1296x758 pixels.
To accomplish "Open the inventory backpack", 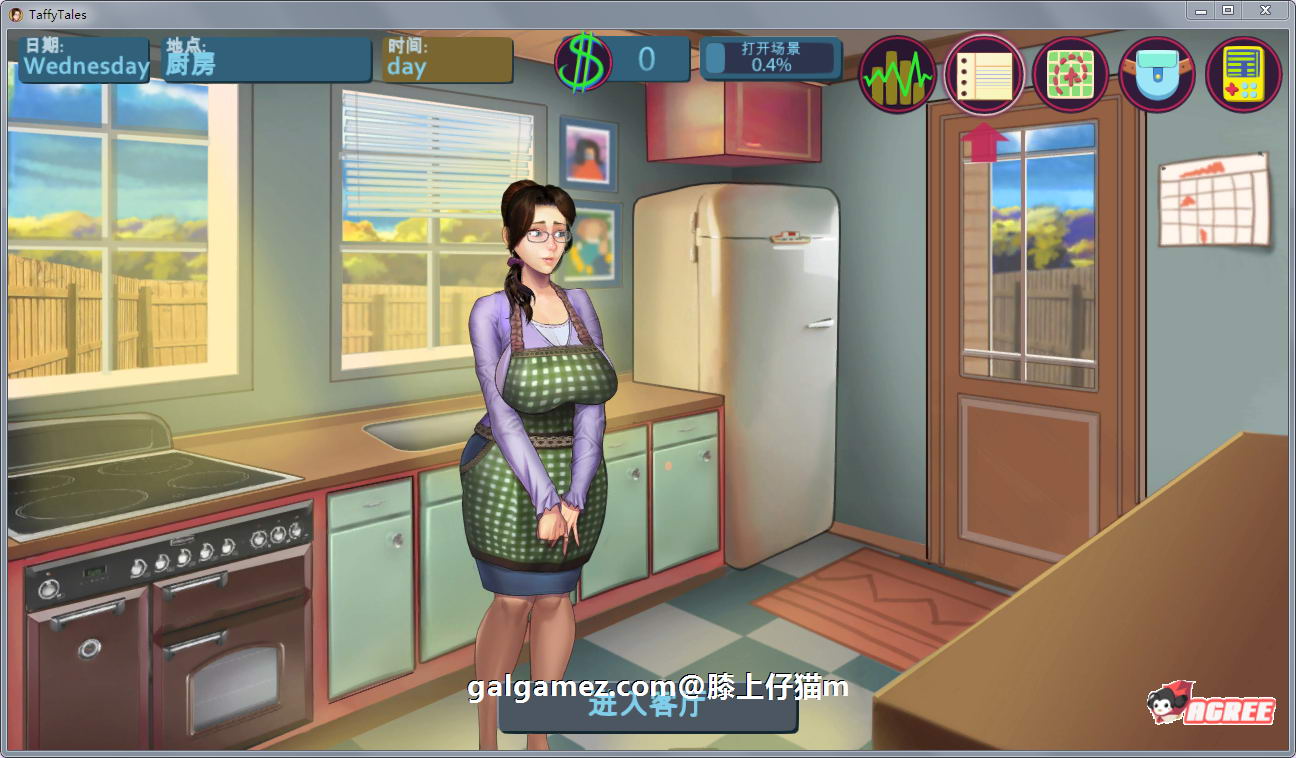I will click(x=1156, y=74).
